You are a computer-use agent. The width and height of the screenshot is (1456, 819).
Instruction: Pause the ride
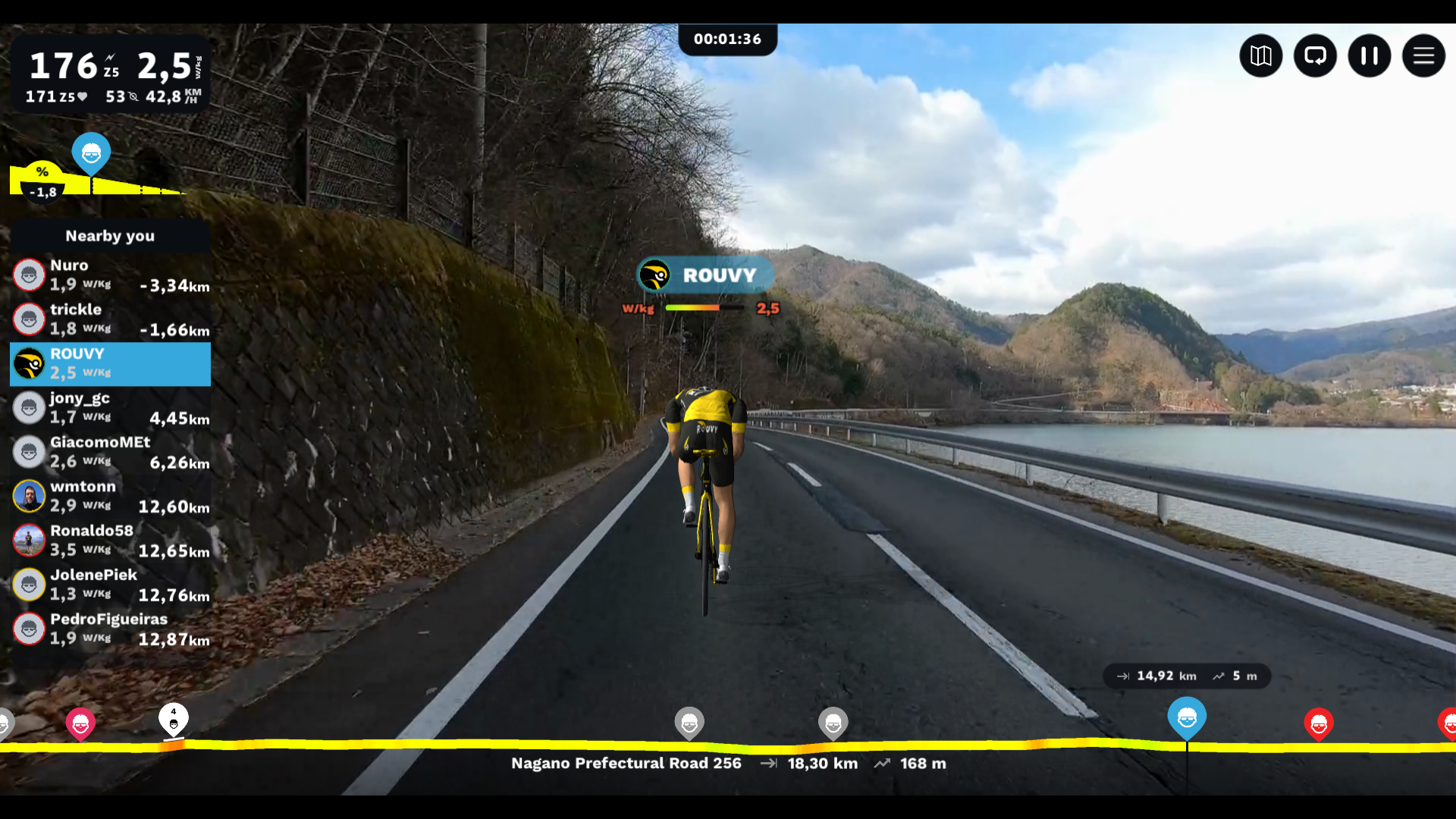[x=1369, y=55]
